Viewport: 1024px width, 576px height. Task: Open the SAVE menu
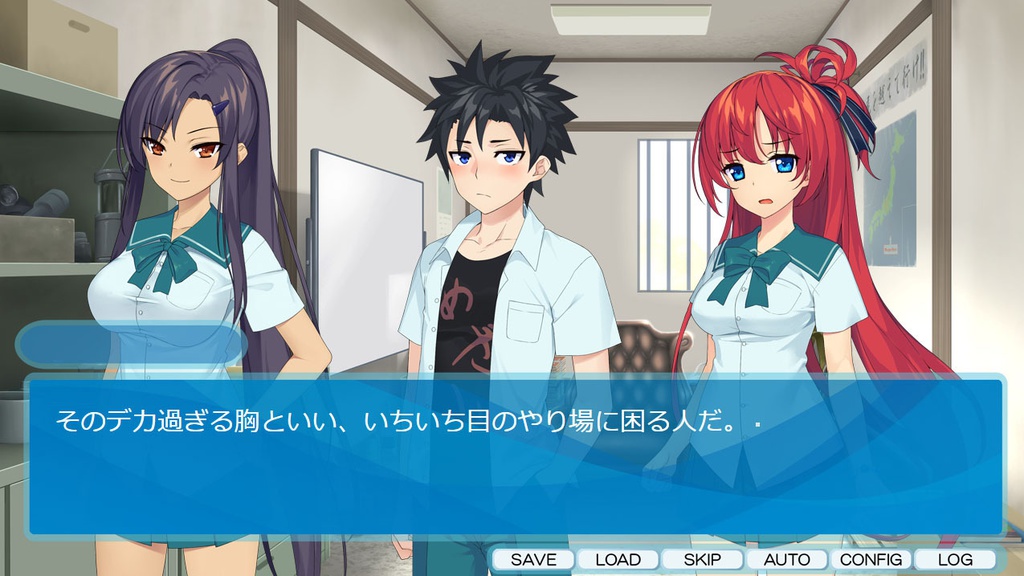(x=533, y=559)
